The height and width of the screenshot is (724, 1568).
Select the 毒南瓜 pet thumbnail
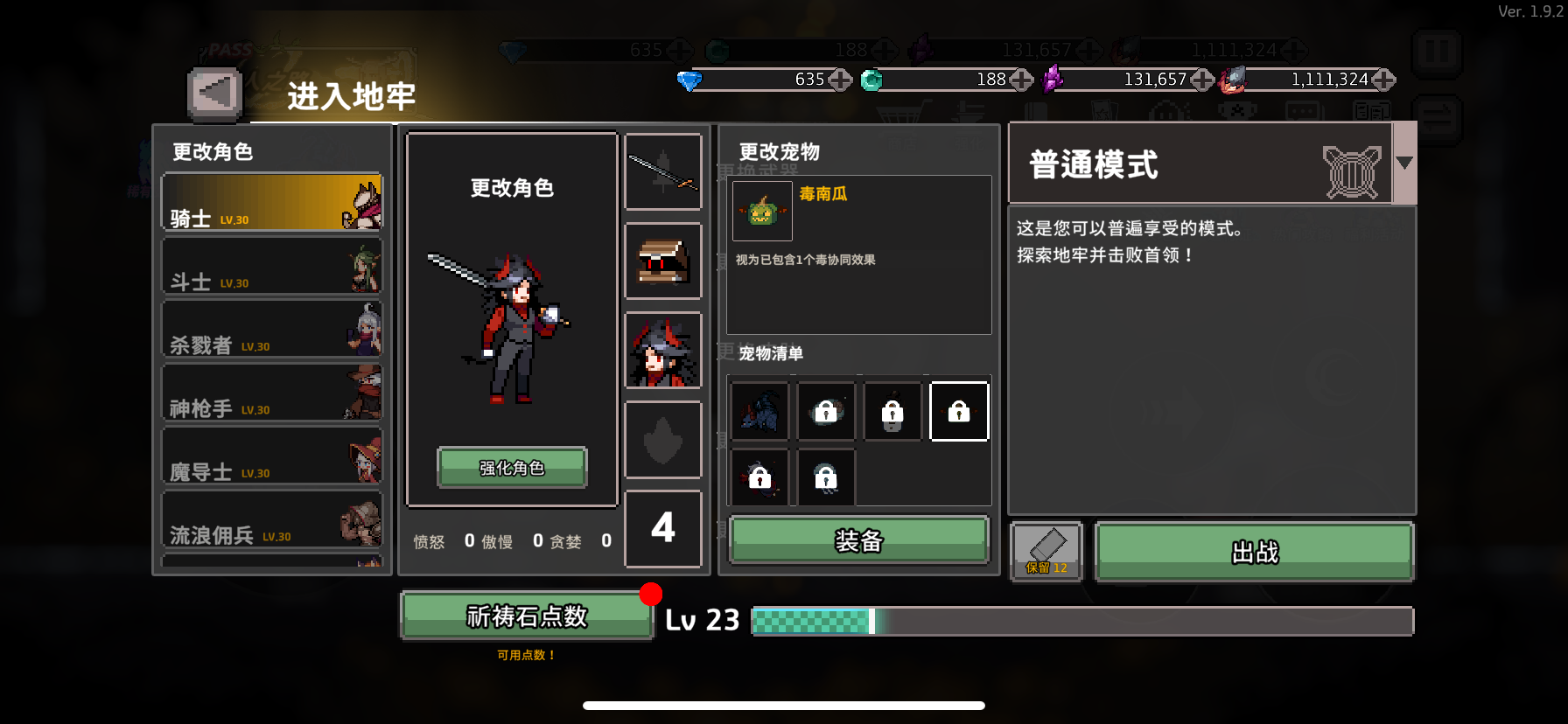761,211
